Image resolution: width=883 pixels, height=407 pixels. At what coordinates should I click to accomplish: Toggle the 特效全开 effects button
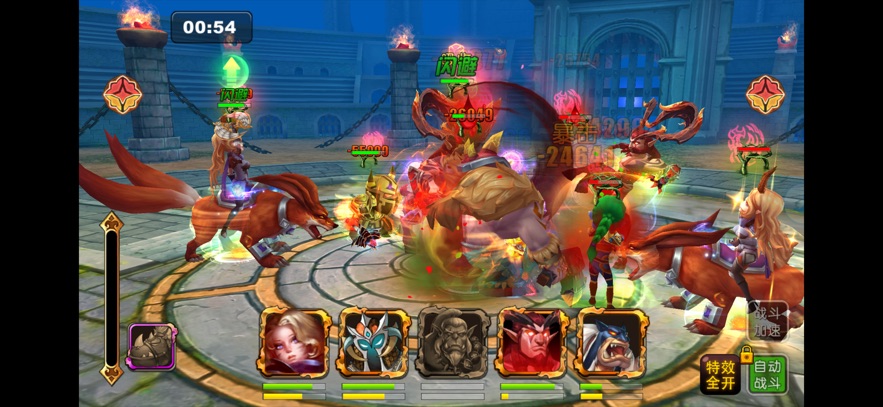[x=720, y=375]
